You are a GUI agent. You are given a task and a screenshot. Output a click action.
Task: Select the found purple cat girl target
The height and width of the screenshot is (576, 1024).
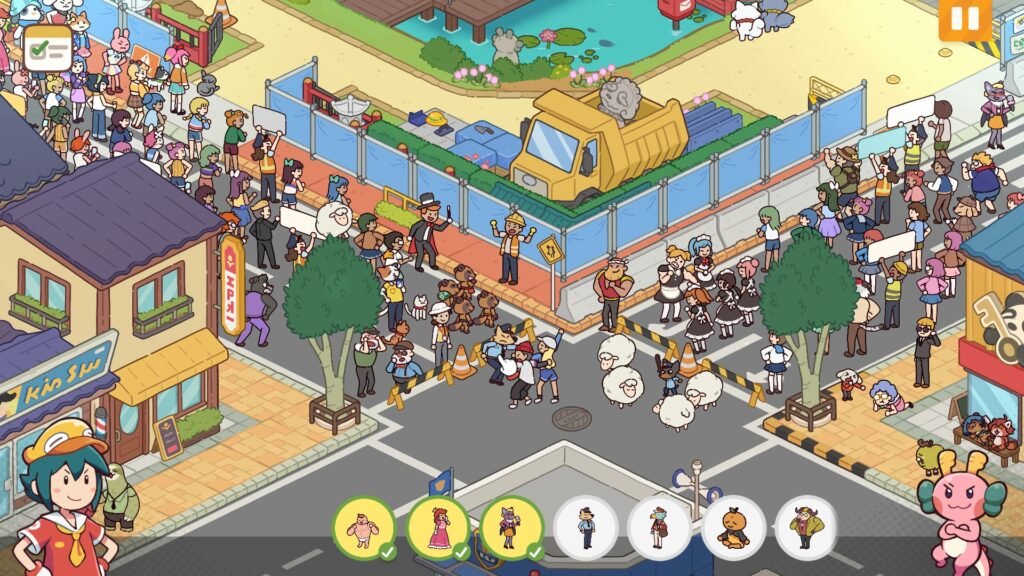(511, 527)
